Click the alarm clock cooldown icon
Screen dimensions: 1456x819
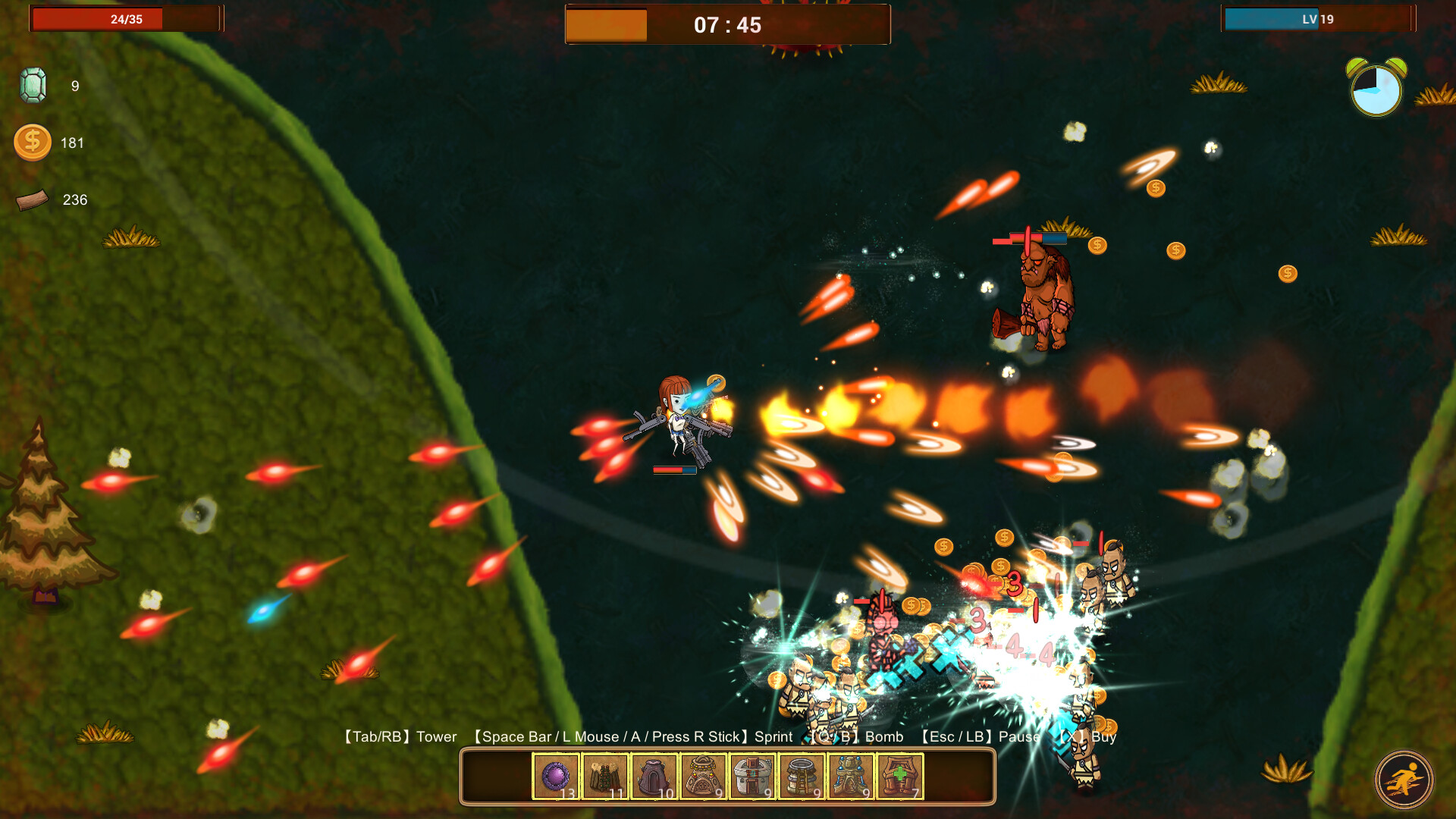coord(1376,89)
